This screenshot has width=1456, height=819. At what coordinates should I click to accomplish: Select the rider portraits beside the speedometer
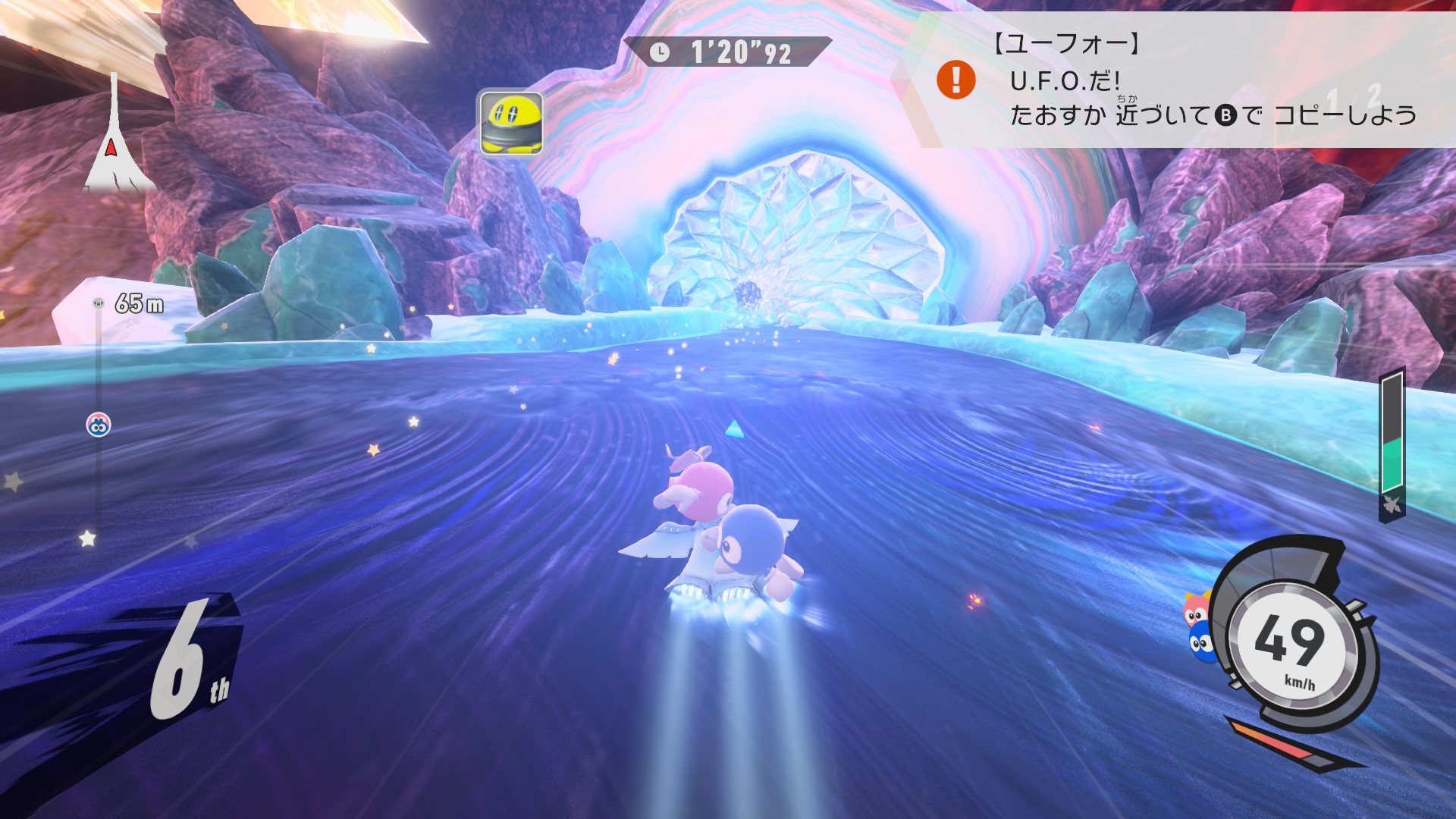pyautogui.click(x=1199, y=626)
